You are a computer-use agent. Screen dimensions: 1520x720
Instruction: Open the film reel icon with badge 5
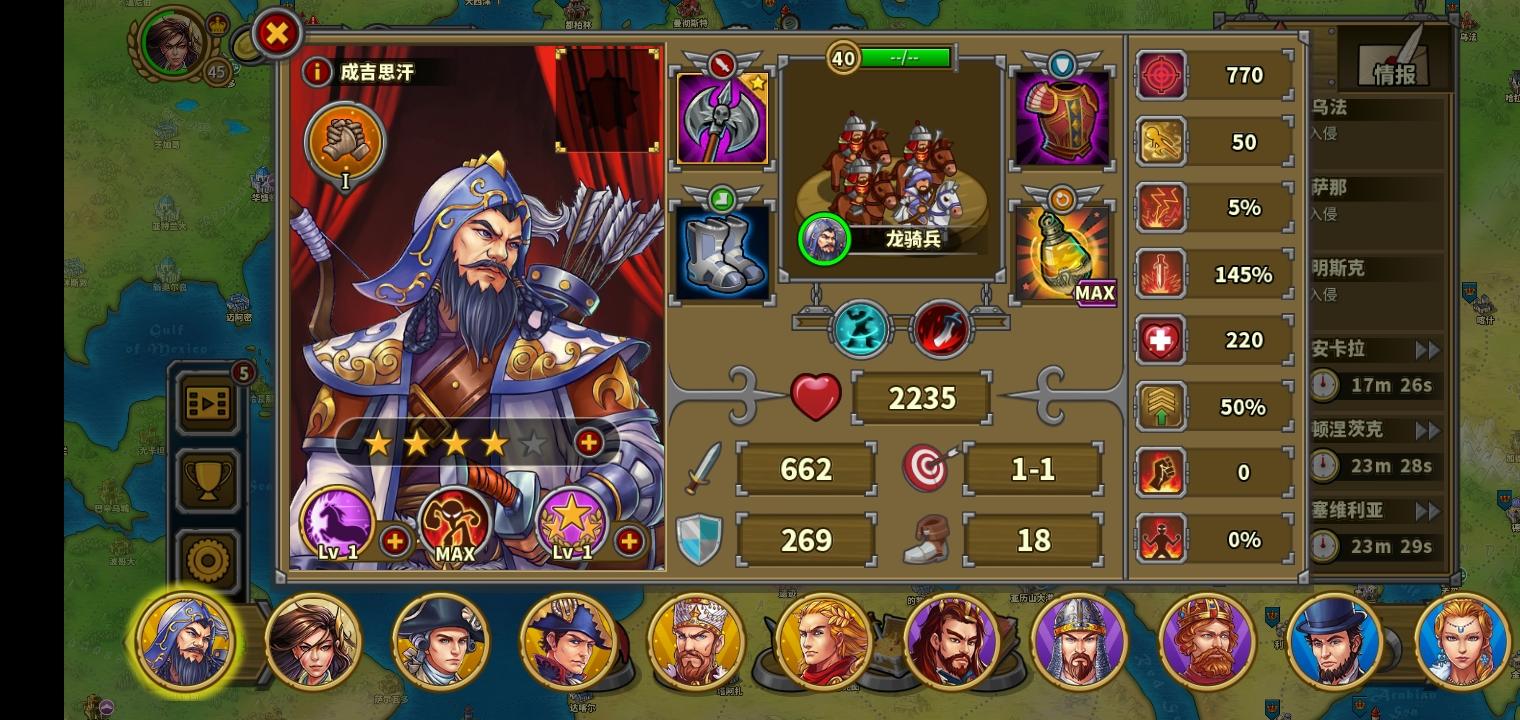[x=207, y=404]
